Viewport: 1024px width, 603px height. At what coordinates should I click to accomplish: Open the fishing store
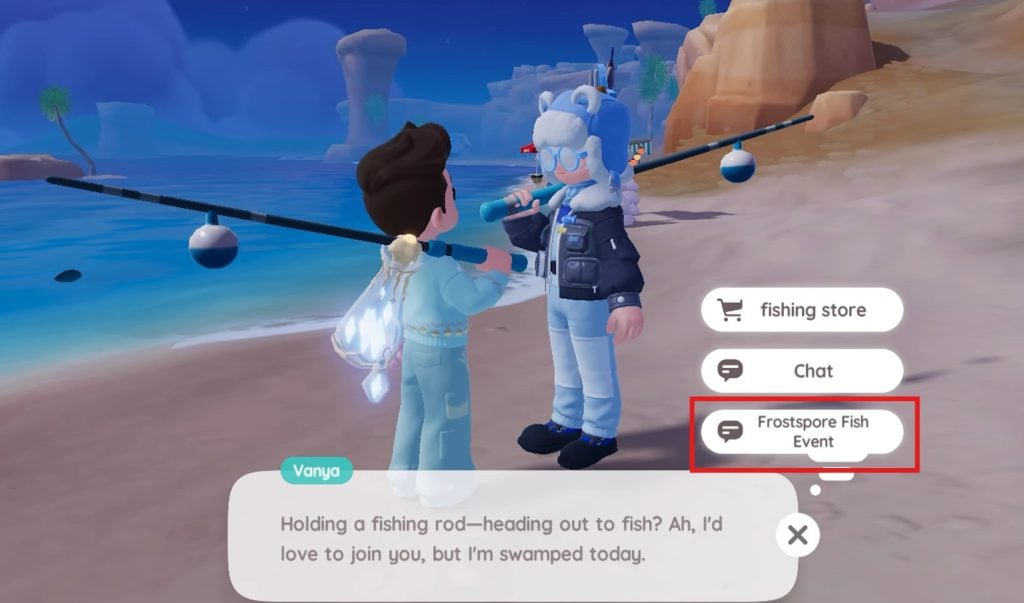pyautogui.click(x=802, y=310)
